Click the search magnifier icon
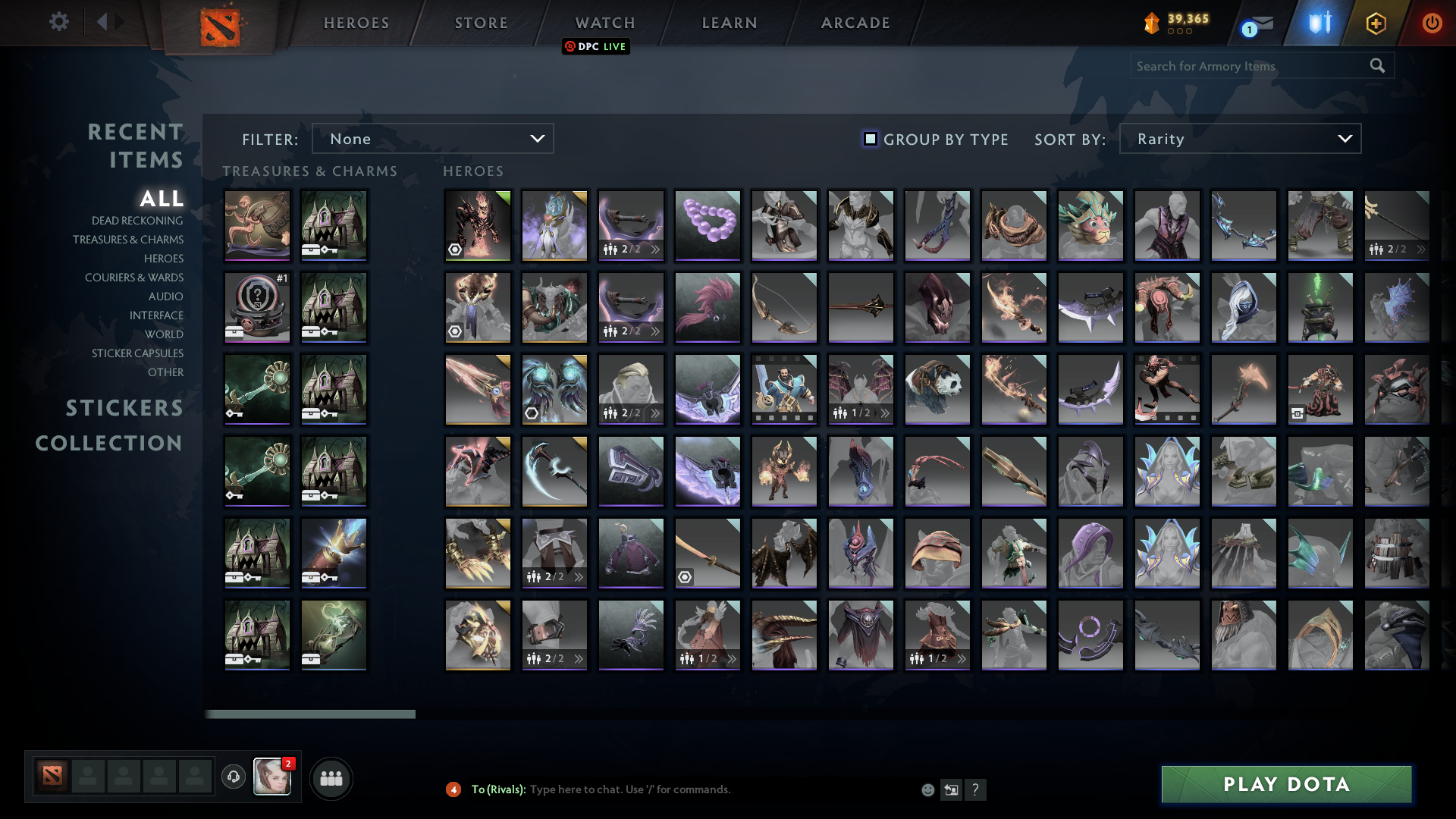Viewport: 1456px width, 819px height. point(1377,66)
